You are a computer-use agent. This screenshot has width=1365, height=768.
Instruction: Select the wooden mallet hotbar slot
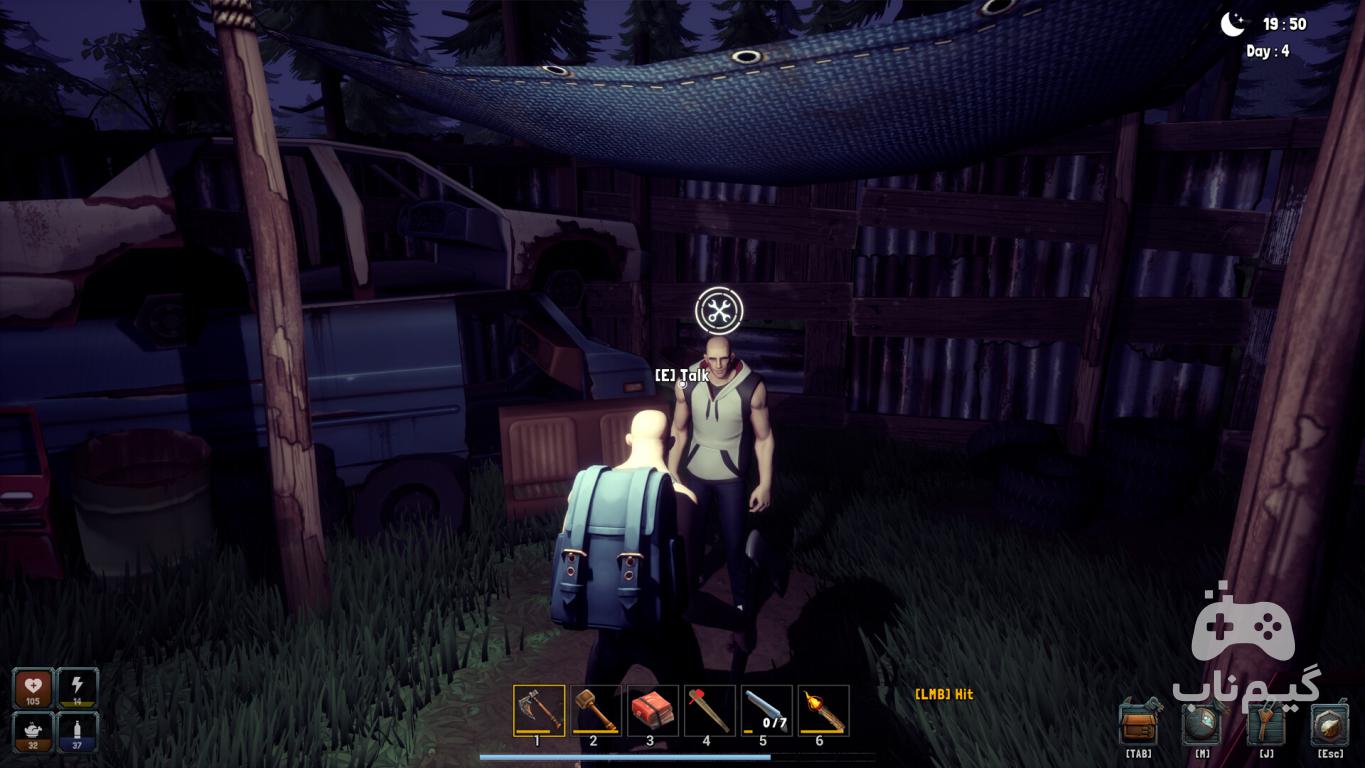[x=595, y=710]
